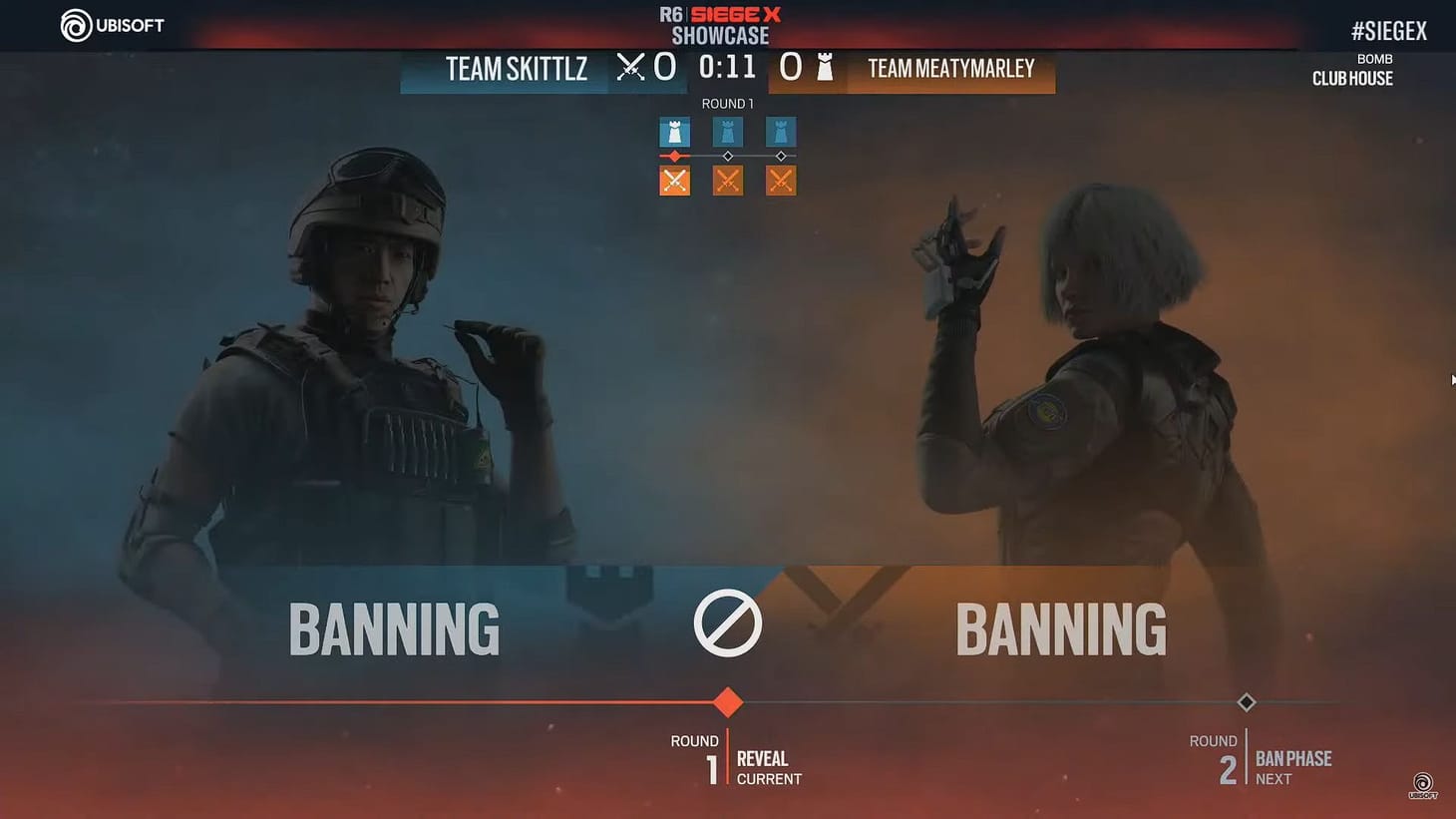This screenshot has width=1456, height=819.
Task: Click the central ban prohibition symbol
Action: click(727, 622)
